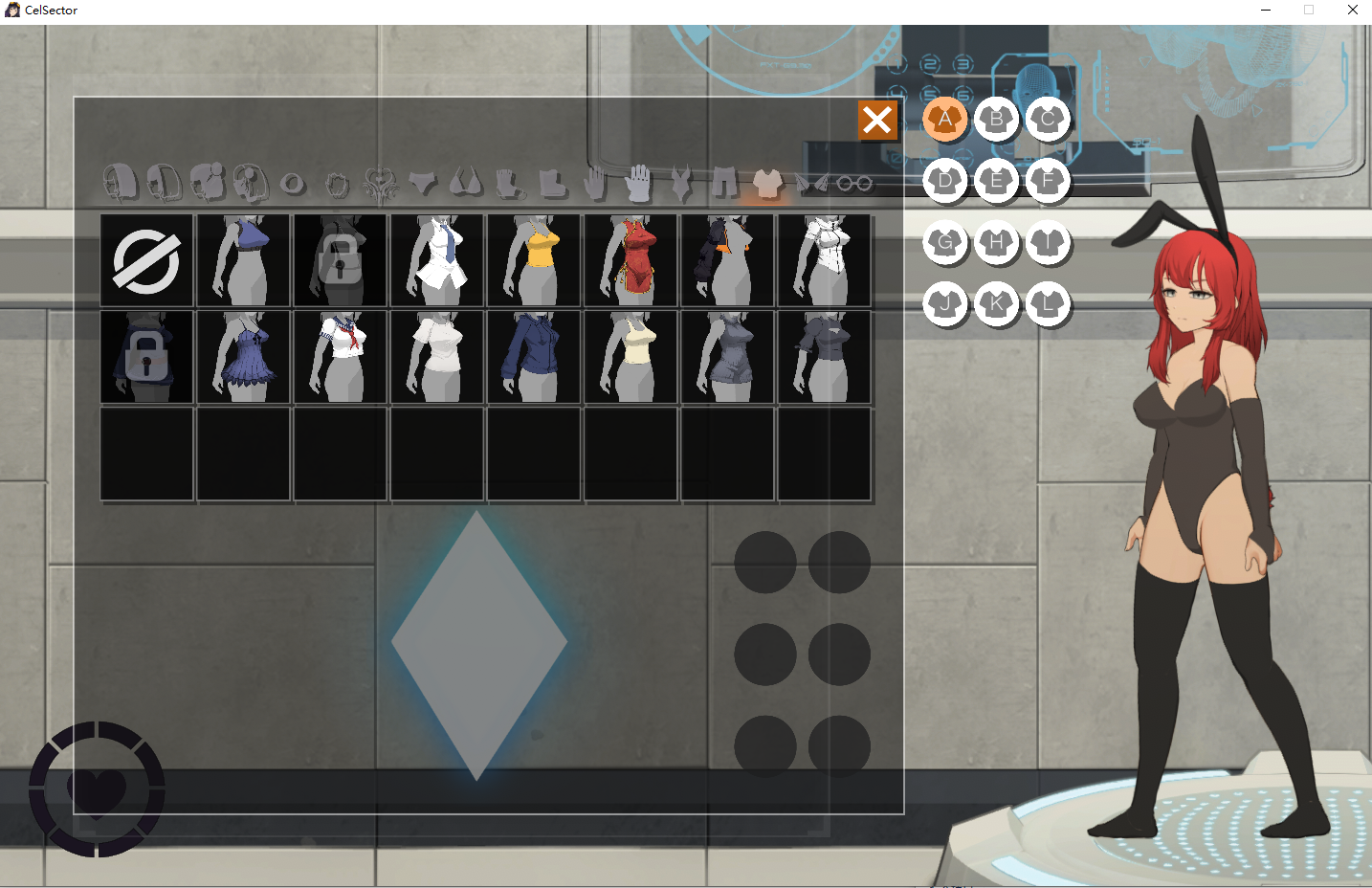This screenshot has height=888, width=1372.
Task: Pick the yellow camisole top
Action: pos(534,260)
